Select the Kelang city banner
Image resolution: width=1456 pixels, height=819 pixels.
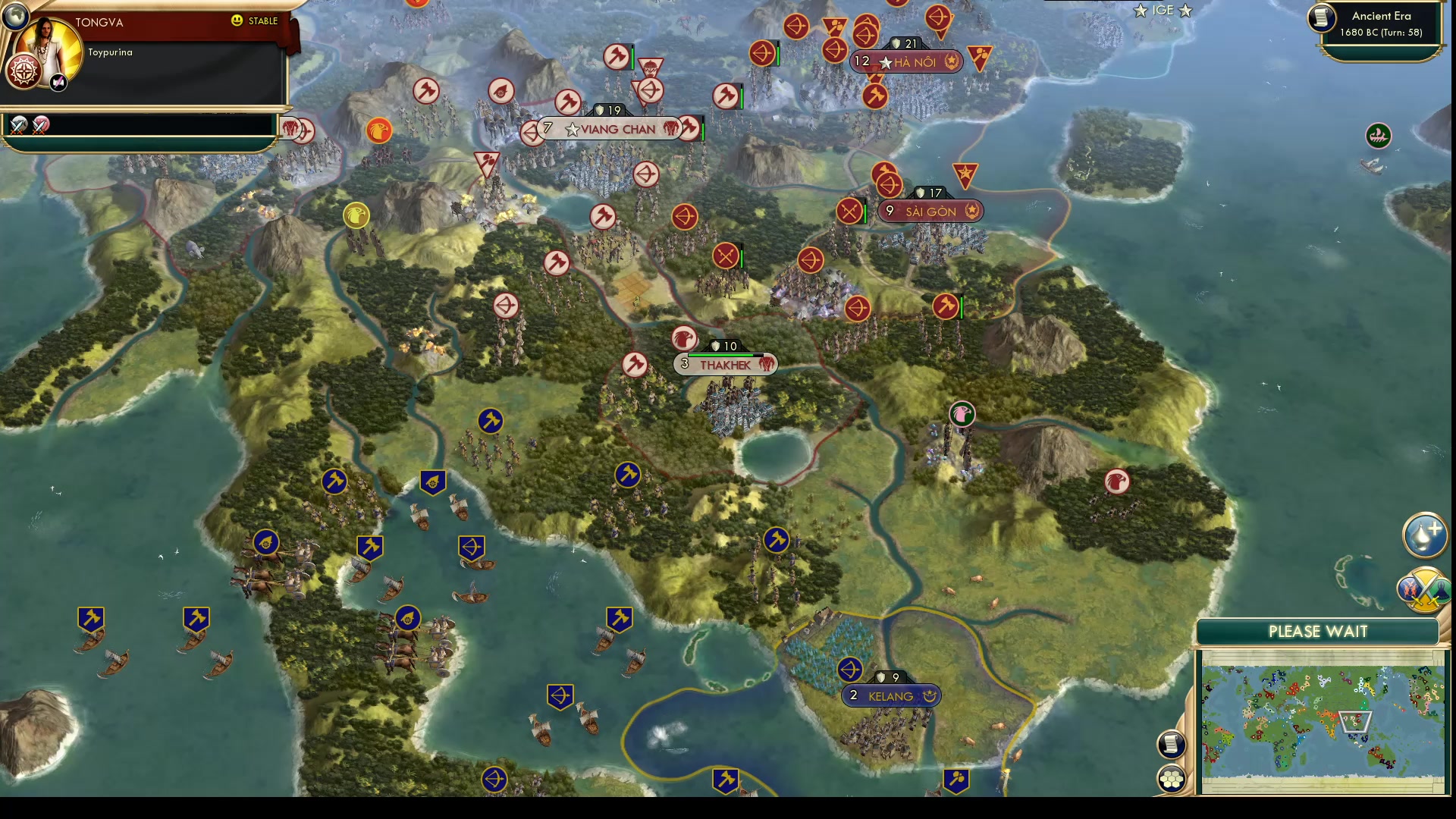pos(891,694)
